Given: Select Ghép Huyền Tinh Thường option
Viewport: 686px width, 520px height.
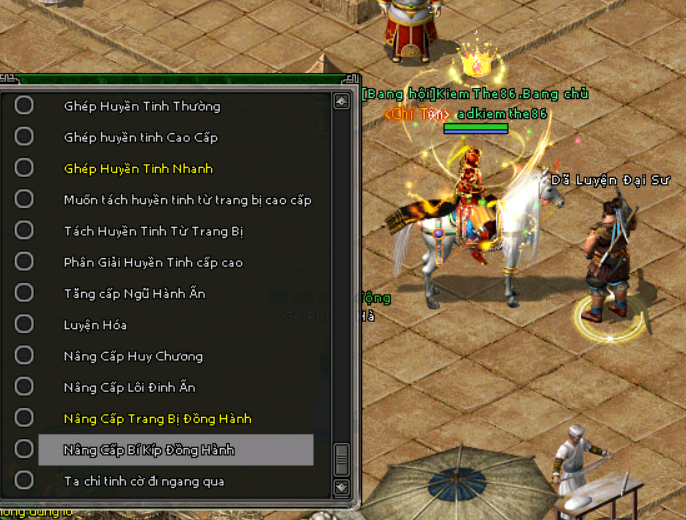Looking at the screenshot, I should click(x=142, y=106).
